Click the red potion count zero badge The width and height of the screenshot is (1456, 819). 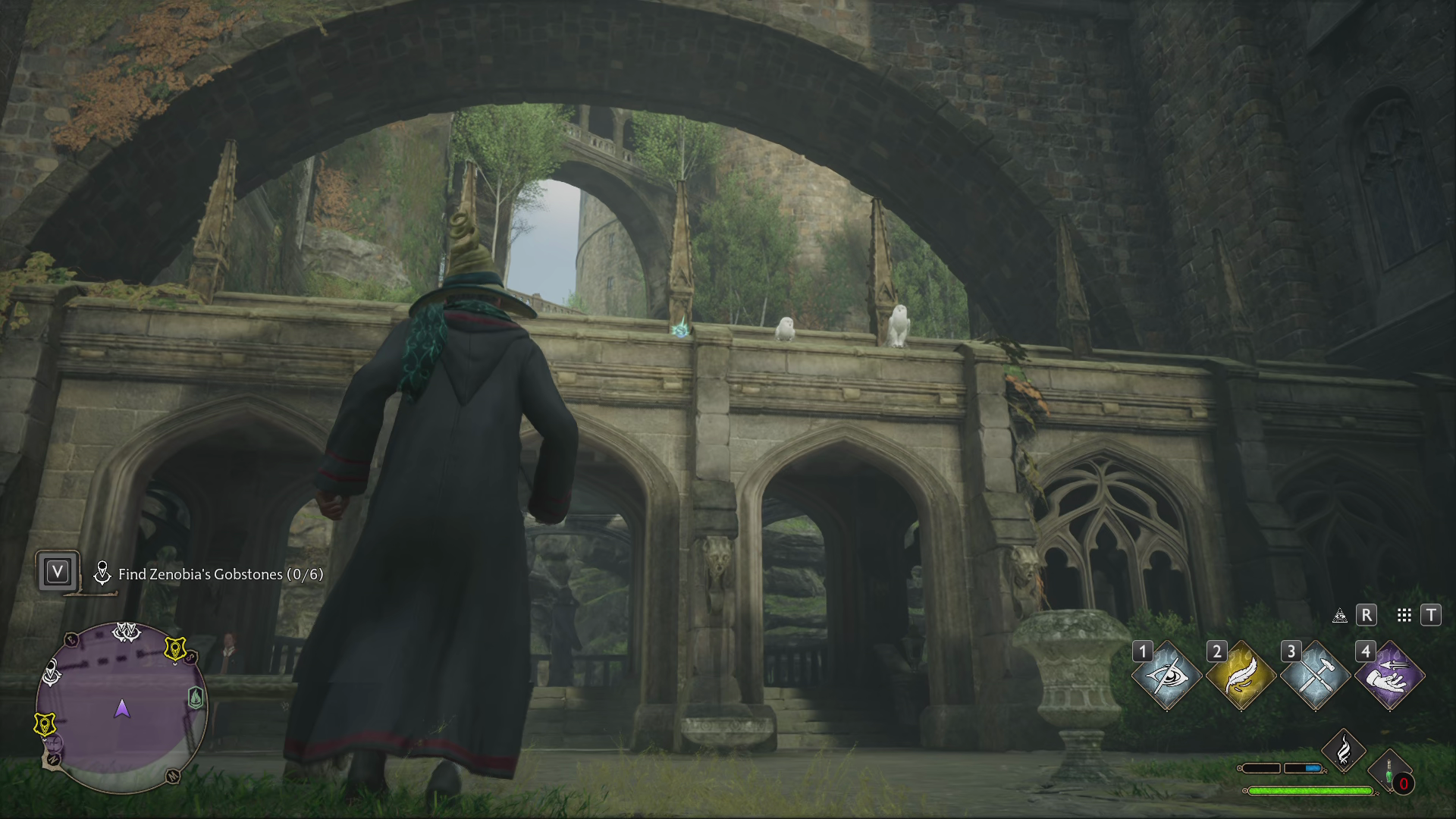pos(1404,783)
